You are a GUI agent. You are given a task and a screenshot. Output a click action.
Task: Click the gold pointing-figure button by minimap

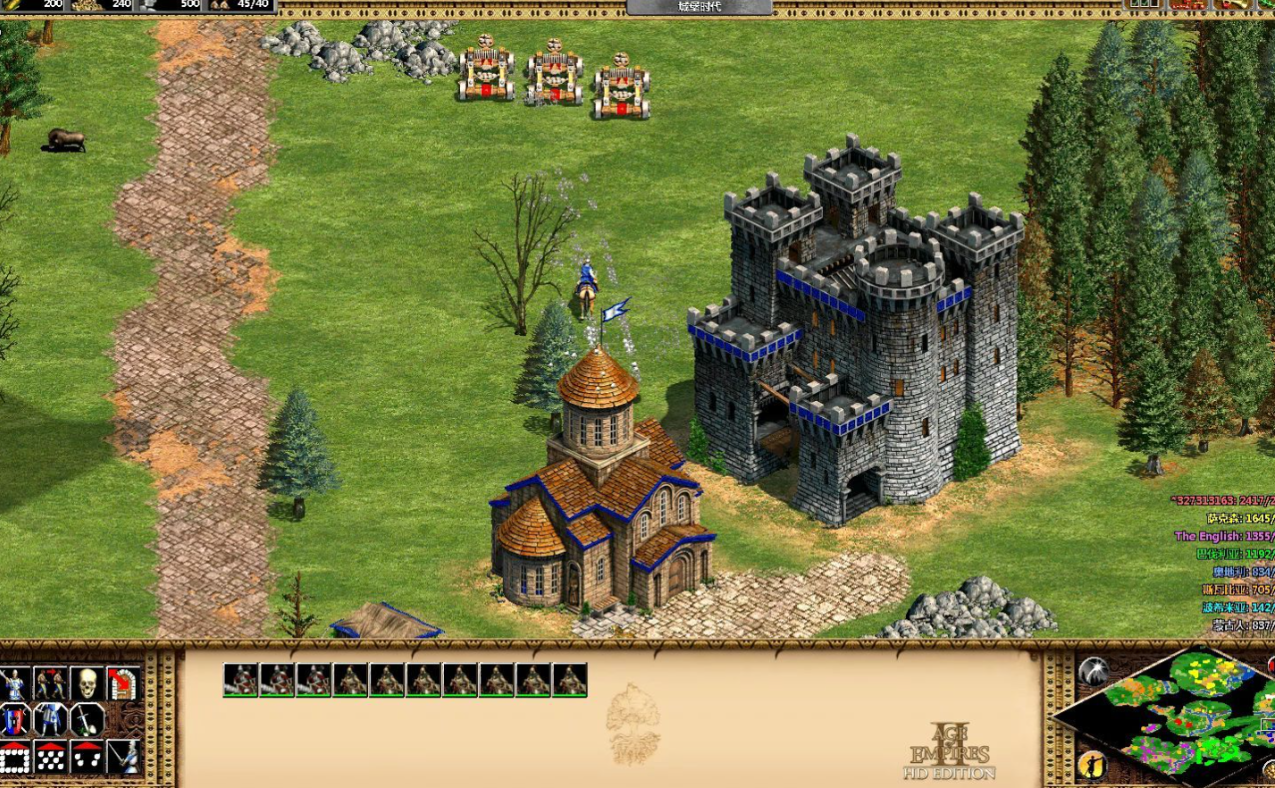click(1092, 766)
